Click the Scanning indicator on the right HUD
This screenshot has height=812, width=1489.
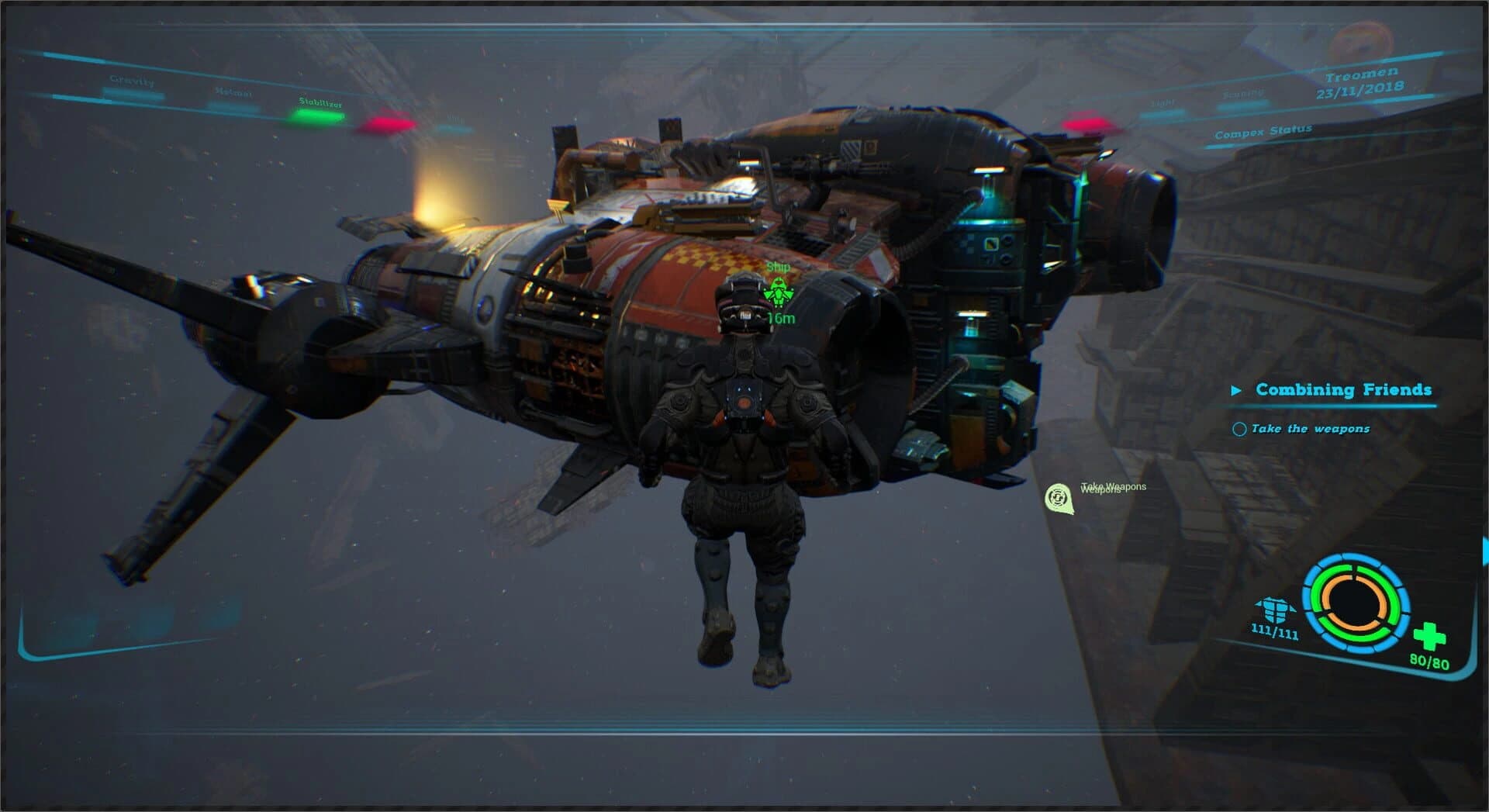click(1242, 96)
